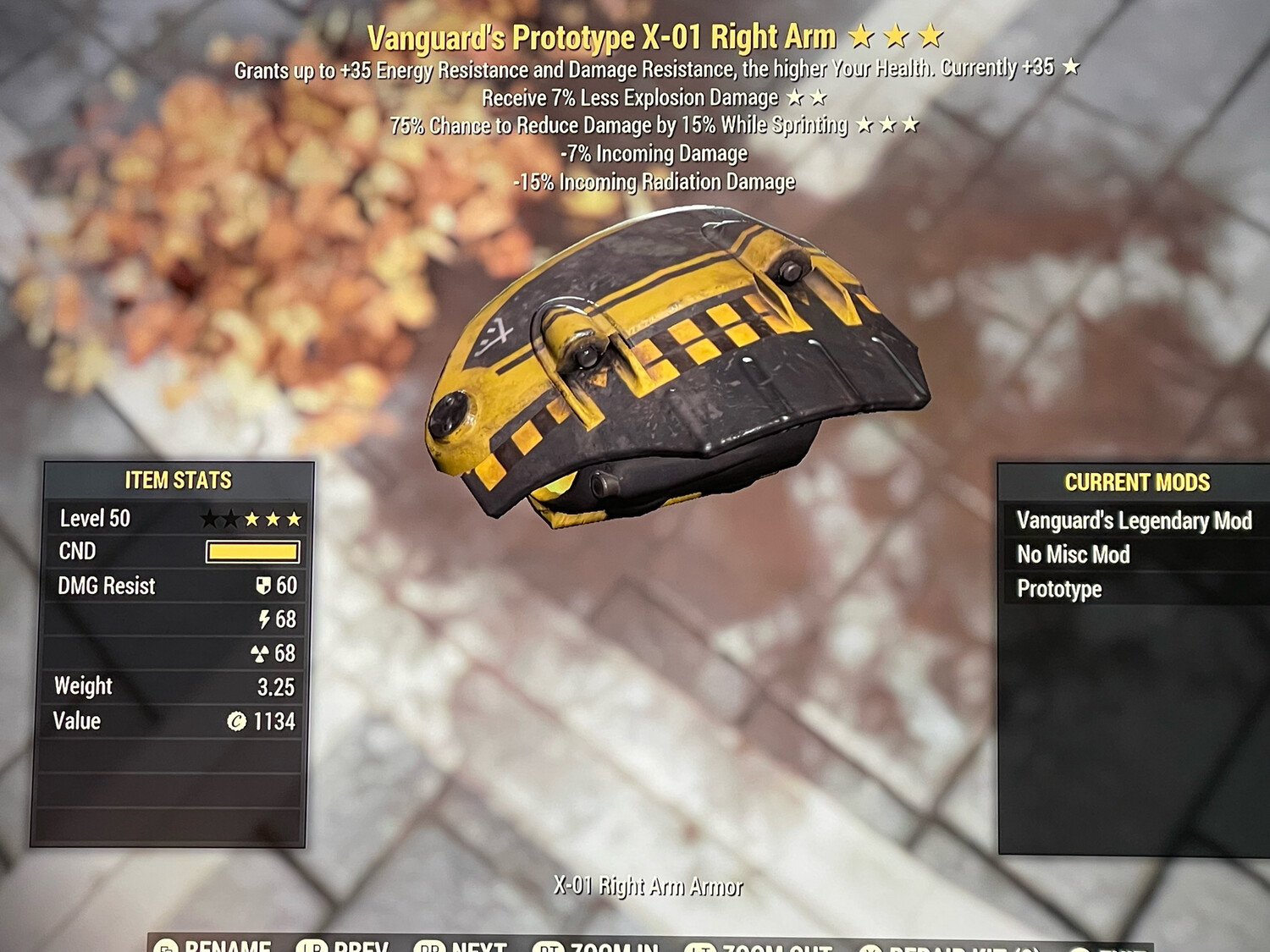Screen dimensions: 1270x952
Task: Click the Zoom Out control icon
Action: pos(699,948)
